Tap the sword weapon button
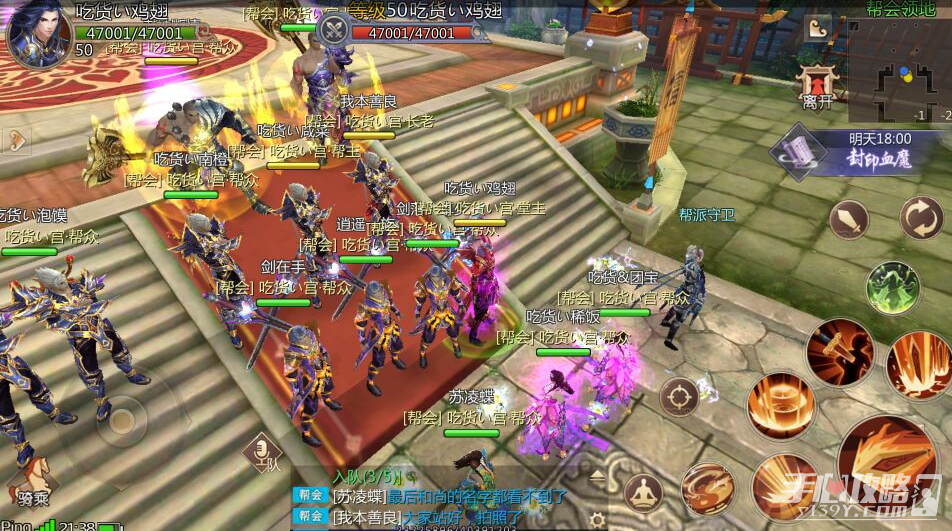Viewport: 952px width, 531px height. tap(849, 220)
